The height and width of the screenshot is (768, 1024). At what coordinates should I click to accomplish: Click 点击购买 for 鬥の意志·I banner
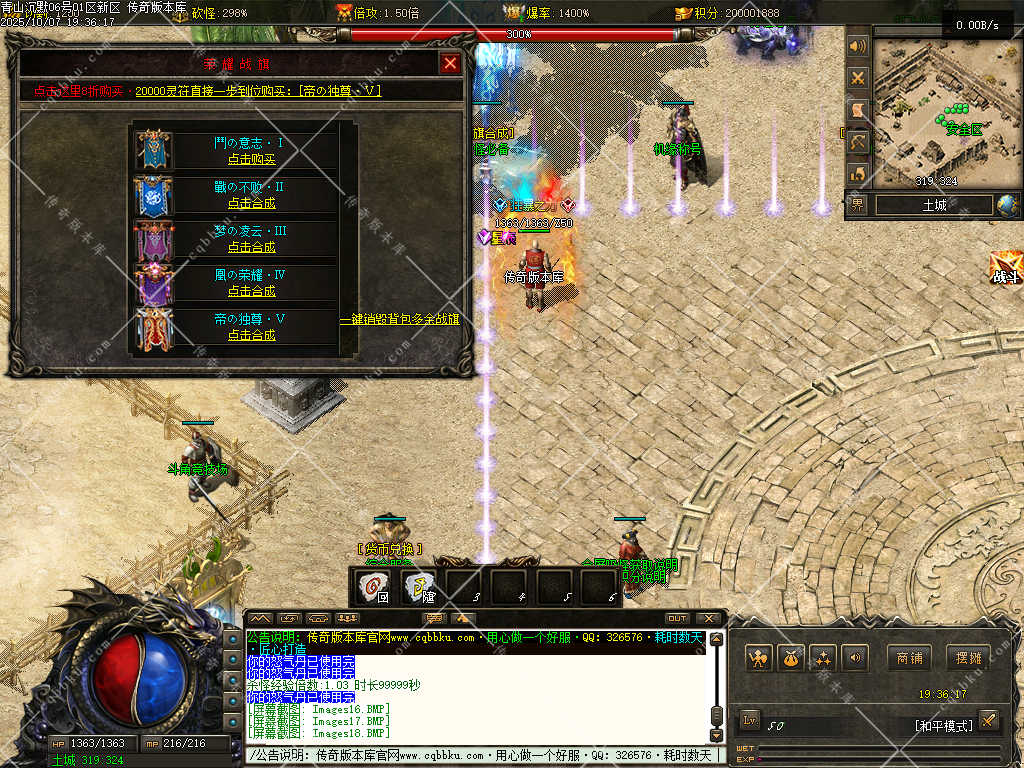pos(251,159)
